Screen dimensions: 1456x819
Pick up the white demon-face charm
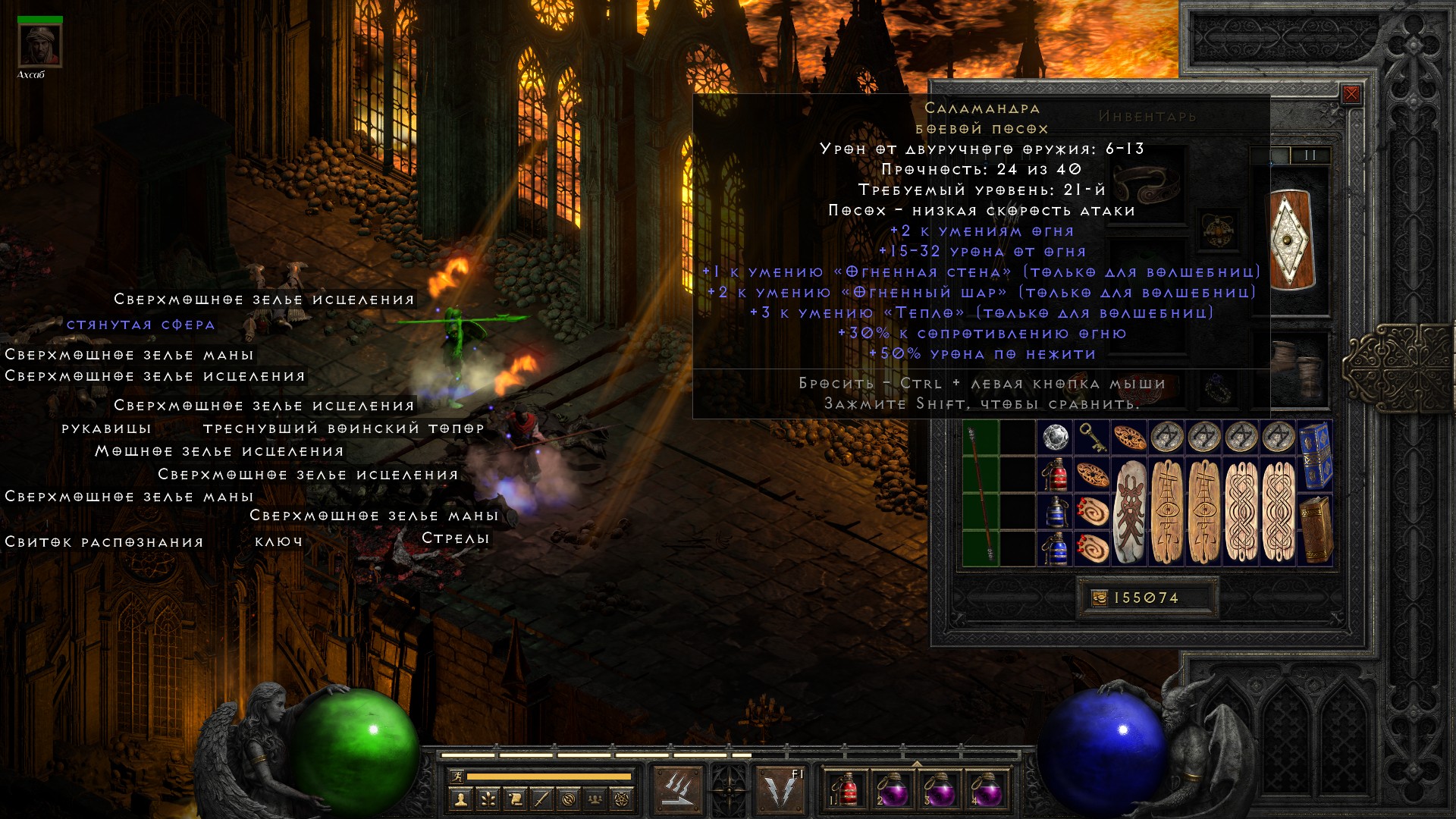coord(1129,511)
